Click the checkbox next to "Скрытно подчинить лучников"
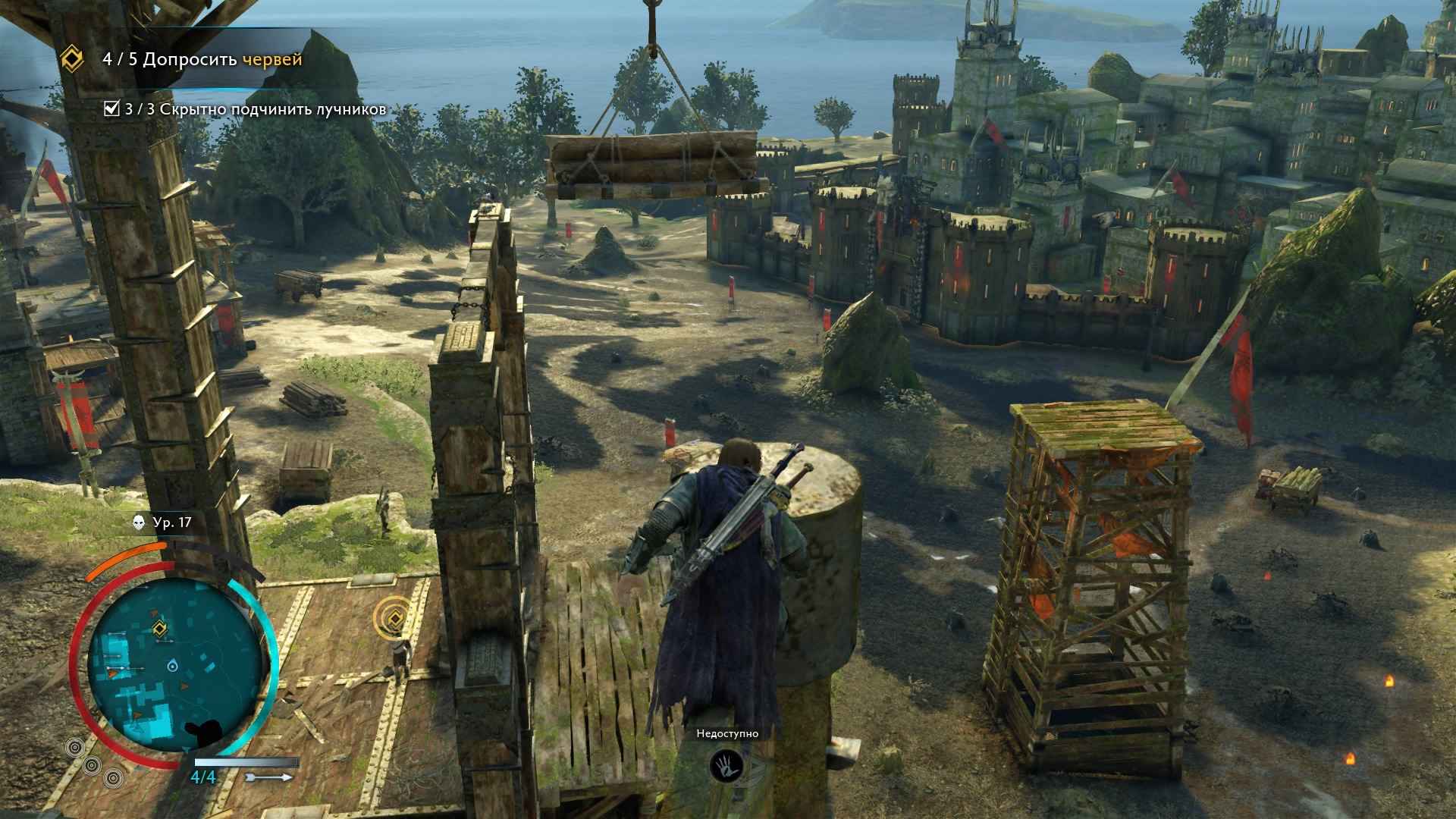Viewport: 1456px width, 819px height. pos(111,109)
